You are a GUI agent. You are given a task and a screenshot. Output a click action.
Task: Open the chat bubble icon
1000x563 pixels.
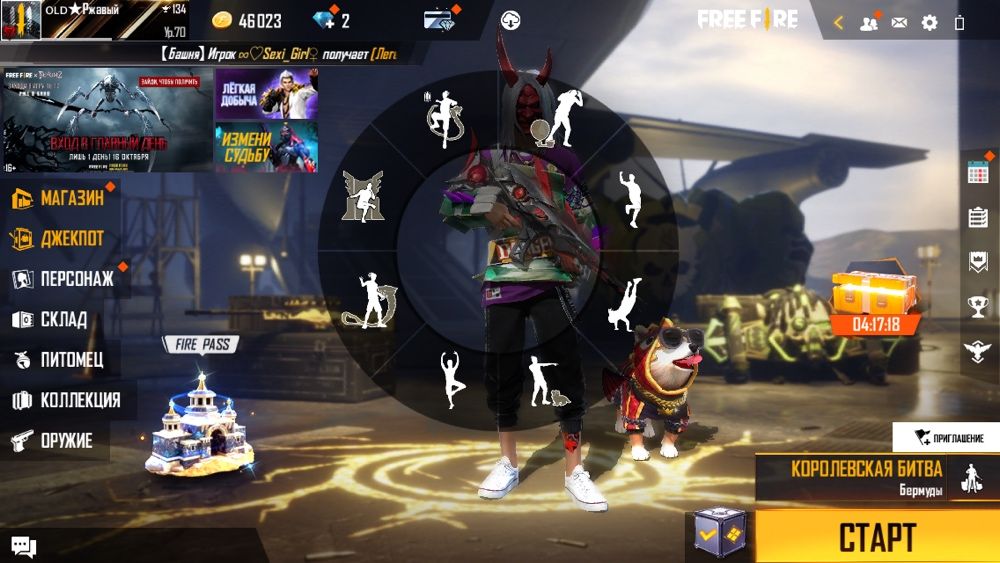[x=24, y=546]
